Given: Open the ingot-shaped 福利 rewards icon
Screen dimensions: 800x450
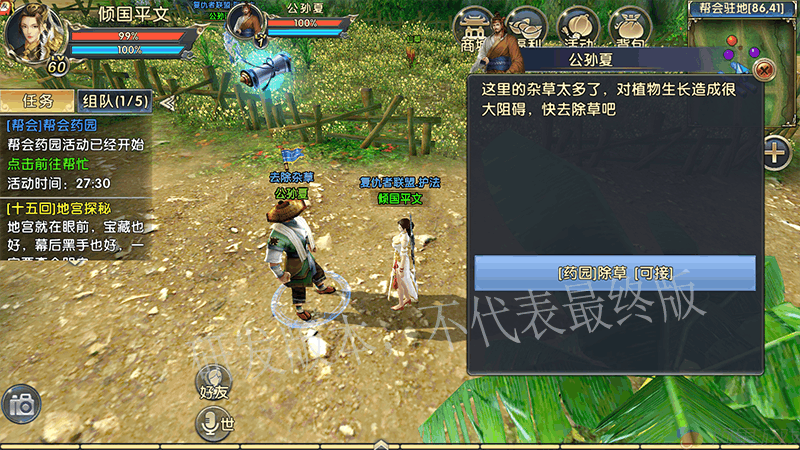Looking at the screenshot, I should 525,28.
